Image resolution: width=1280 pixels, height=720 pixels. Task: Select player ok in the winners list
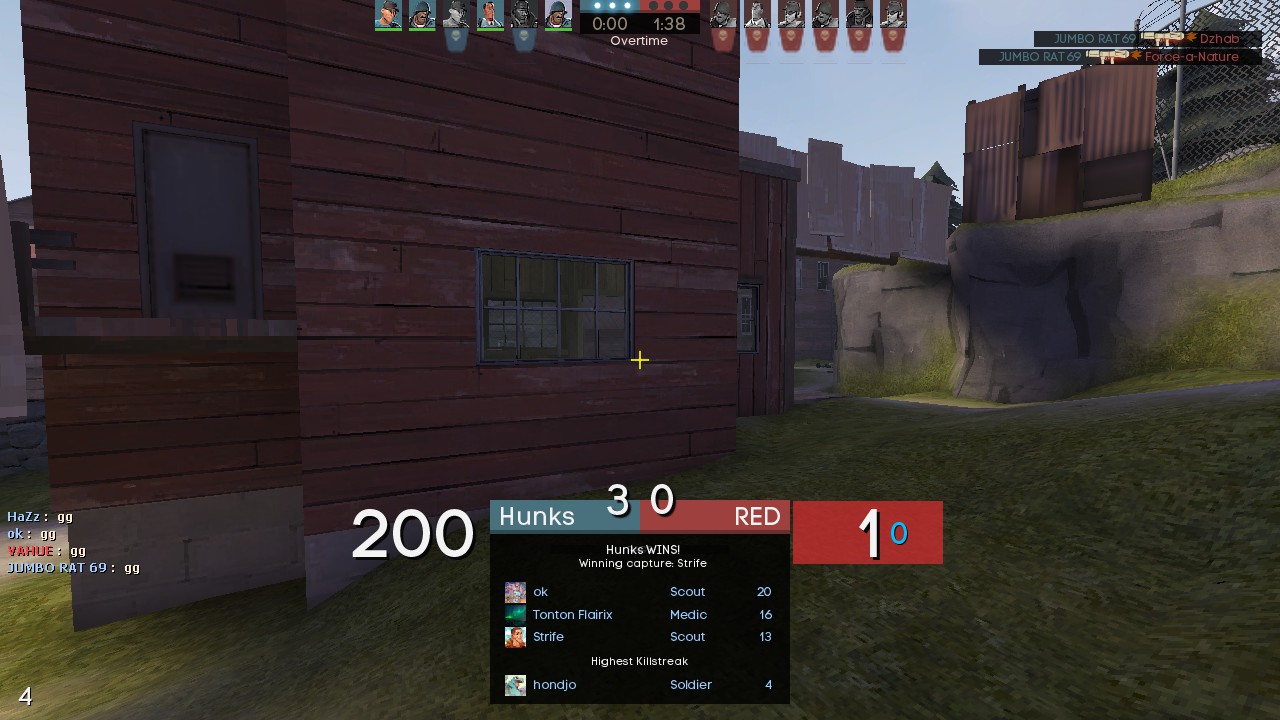(x=540, y=592)
